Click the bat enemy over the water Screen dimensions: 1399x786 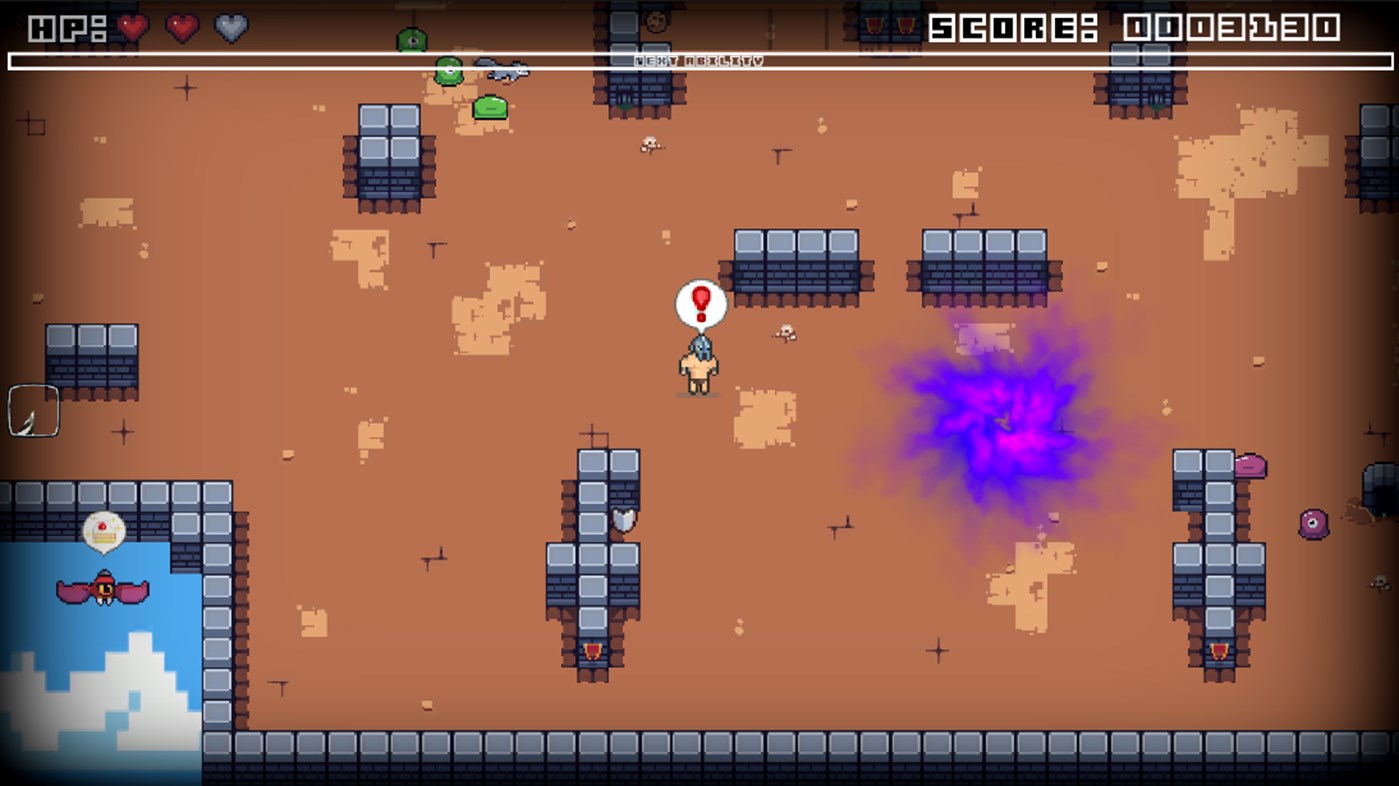[x=106, y=590]
